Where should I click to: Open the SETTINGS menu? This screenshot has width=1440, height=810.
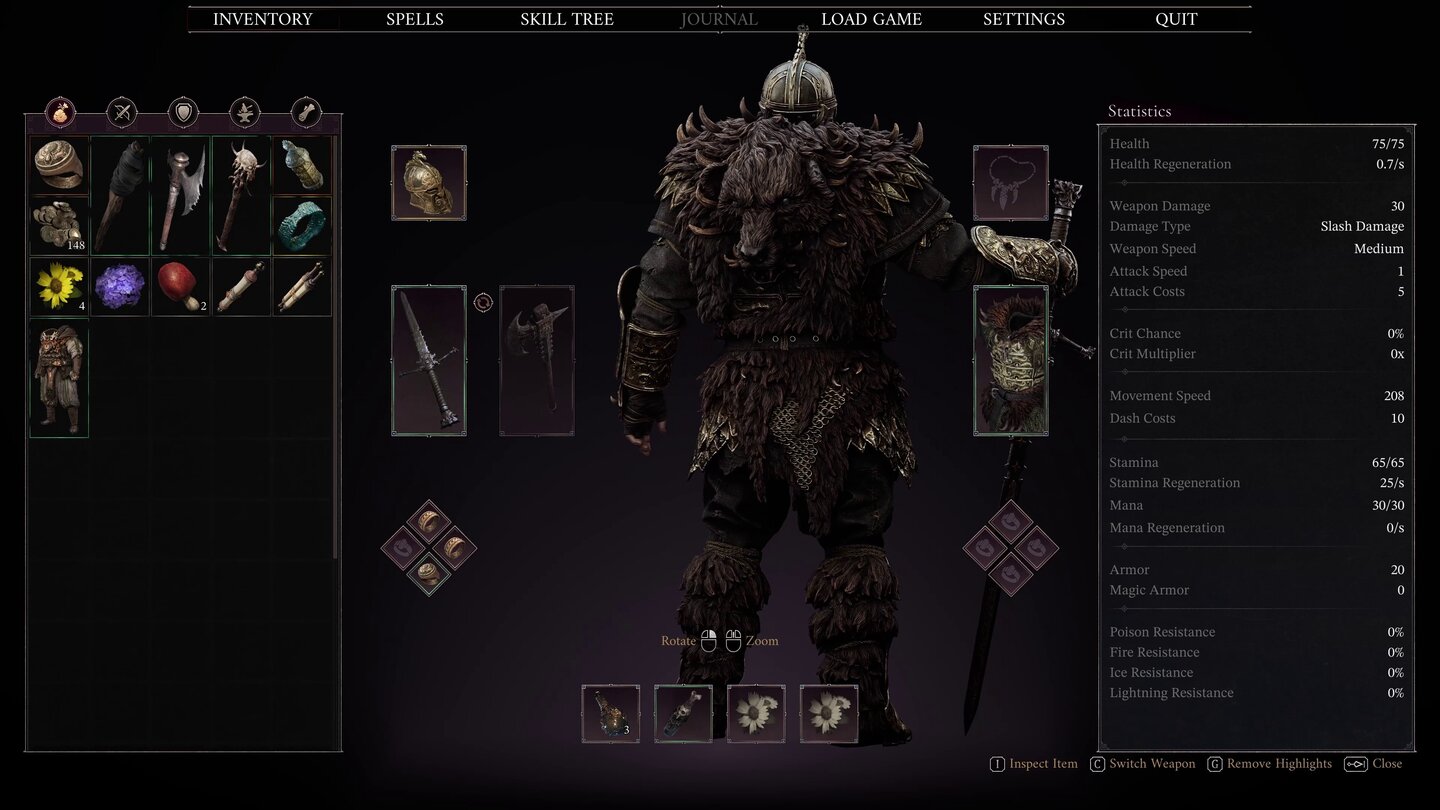(x=1023, y=18)
